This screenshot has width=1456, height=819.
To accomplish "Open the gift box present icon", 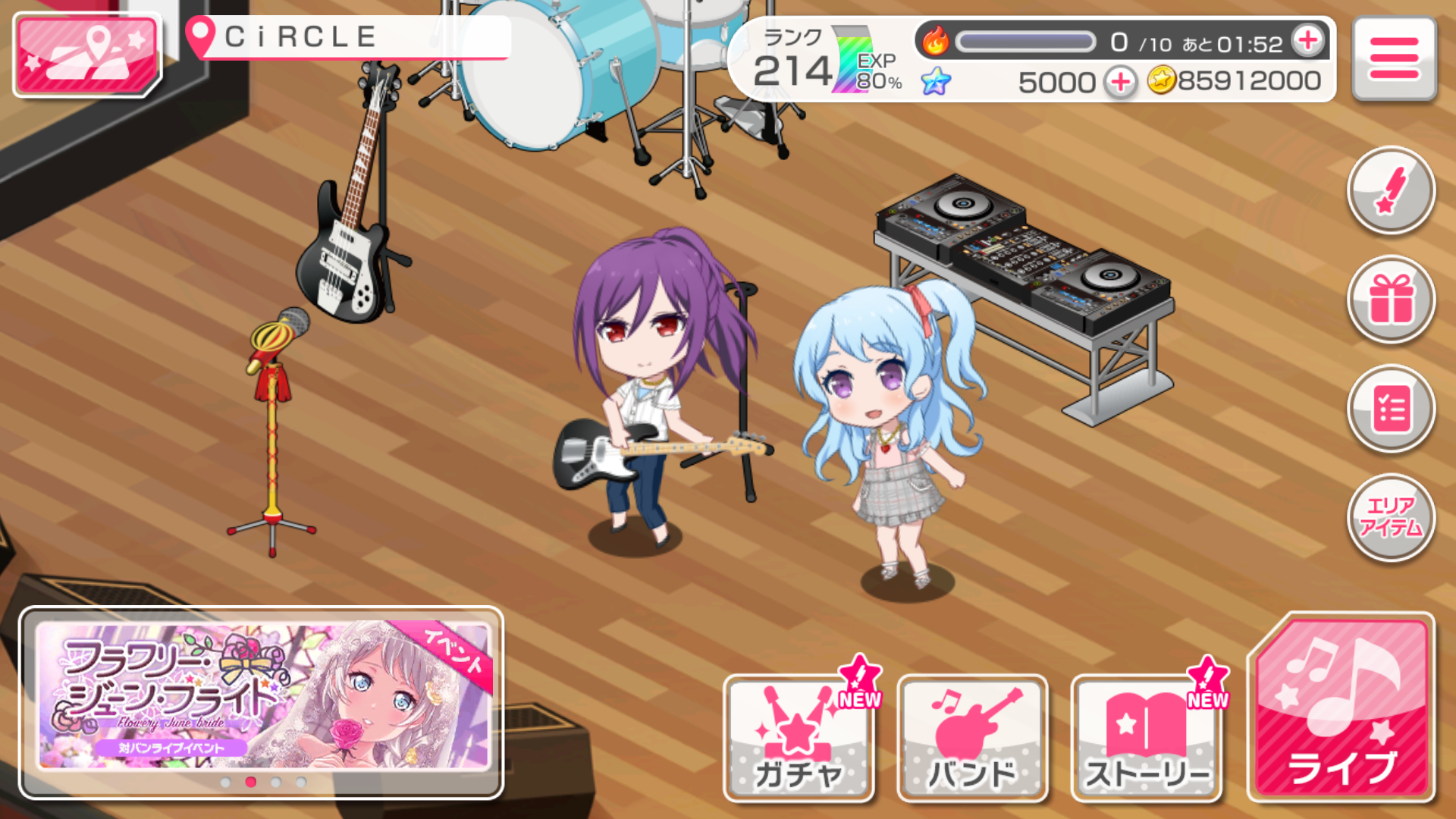I will click(x=1391, y=300).
